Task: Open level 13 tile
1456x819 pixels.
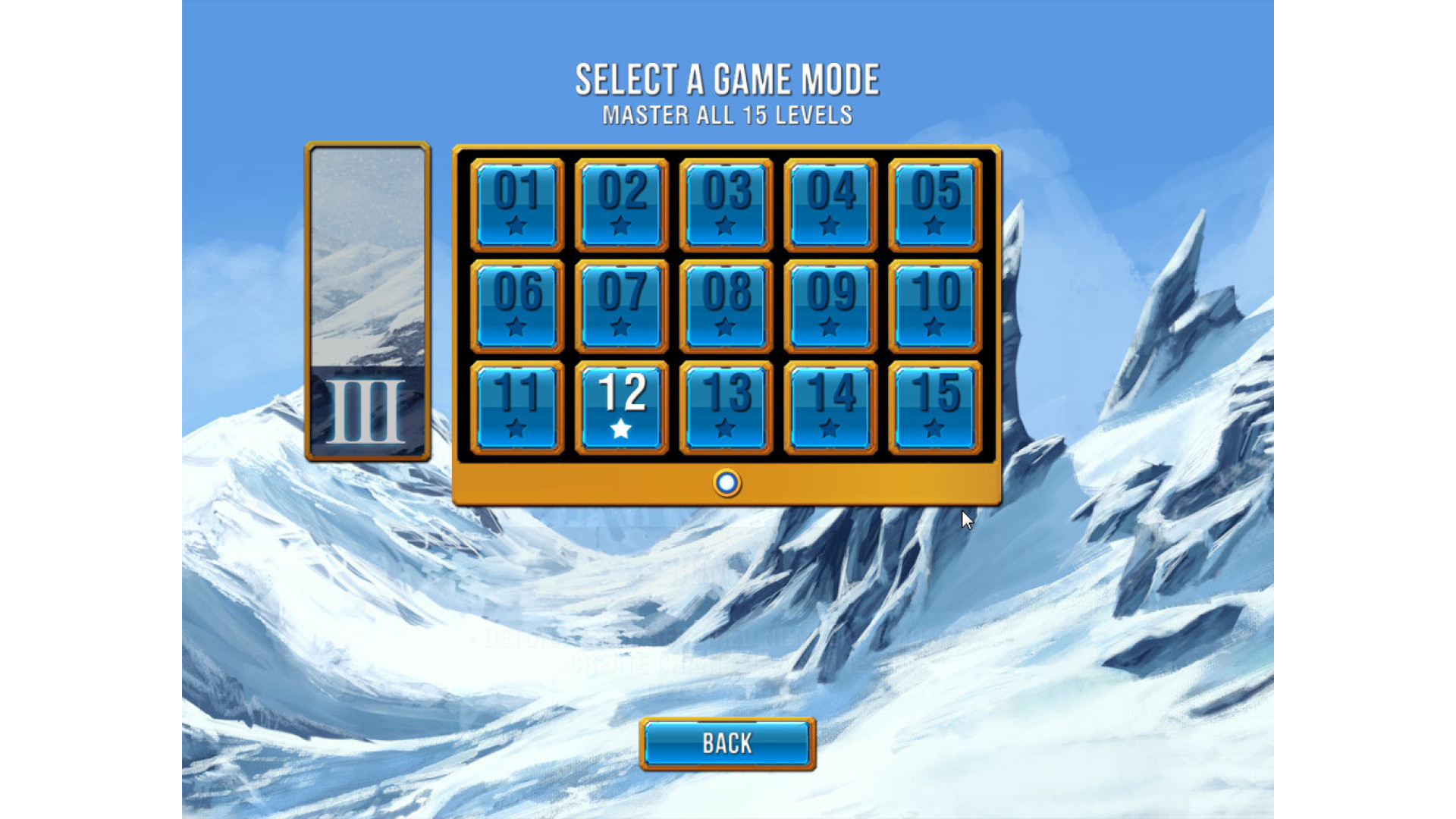Action: tap(726, 408)
